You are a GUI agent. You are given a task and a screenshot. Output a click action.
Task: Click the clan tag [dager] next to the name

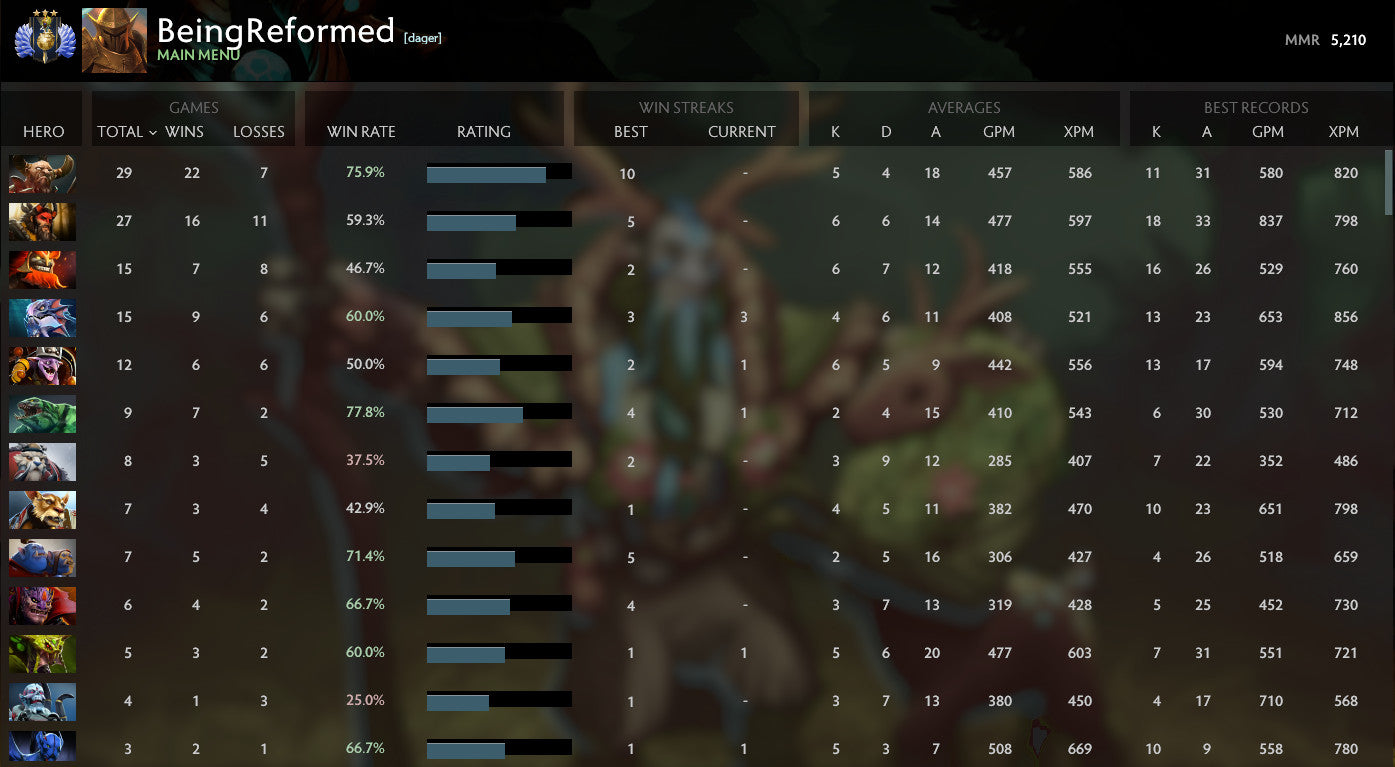tap(425, 36)
